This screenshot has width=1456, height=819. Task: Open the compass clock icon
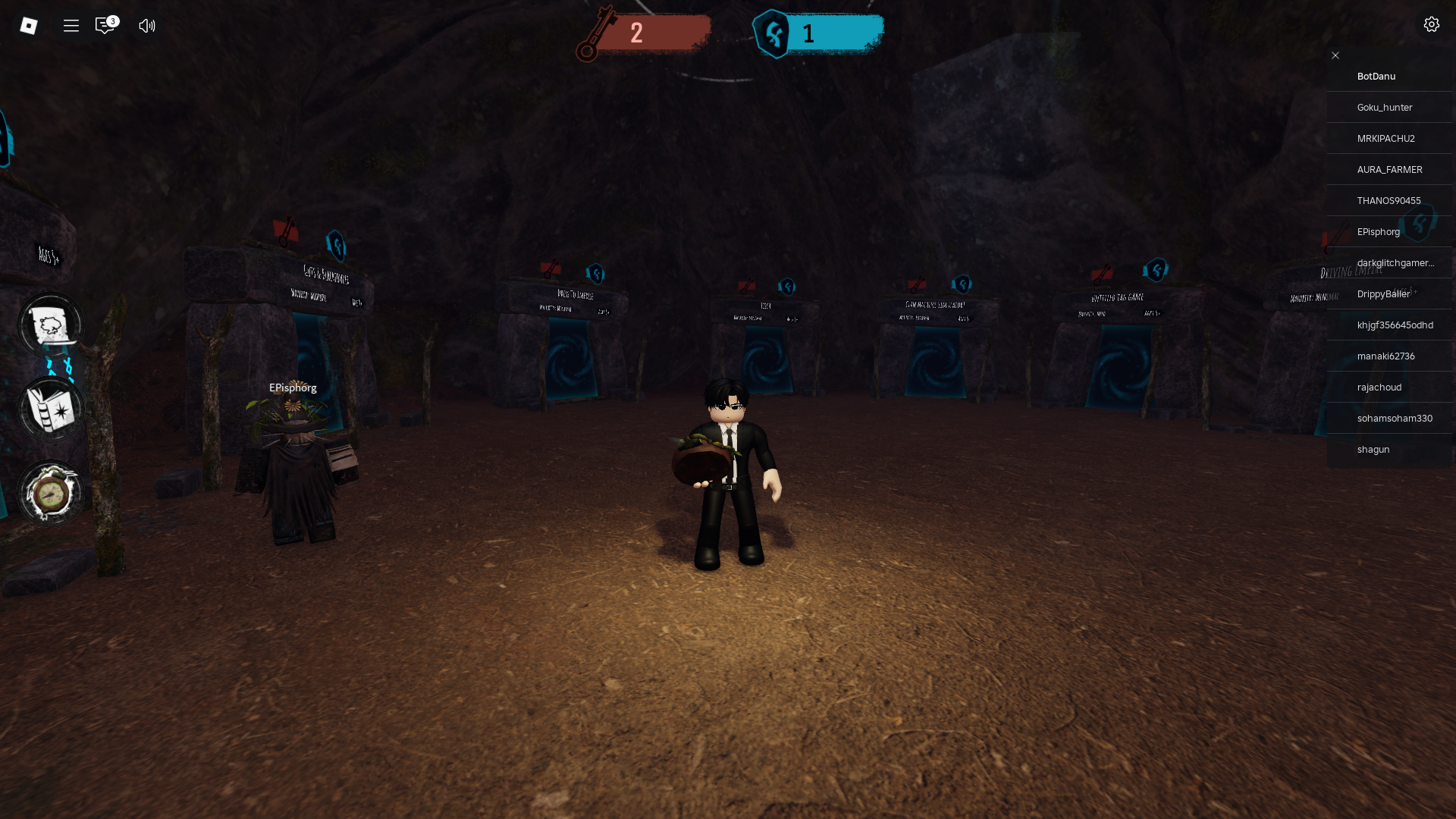51,494
